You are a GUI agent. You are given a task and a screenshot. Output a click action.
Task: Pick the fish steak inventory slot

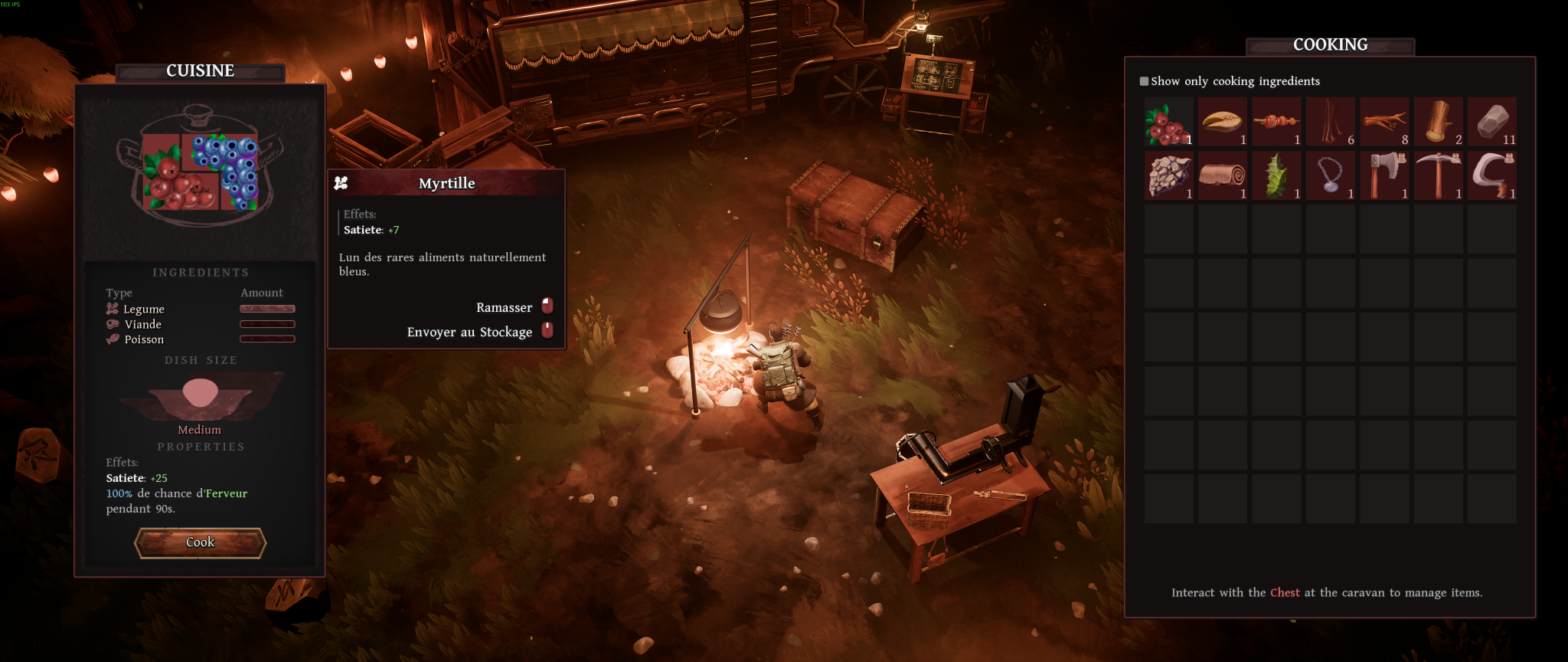click(x=1223, y=122)
